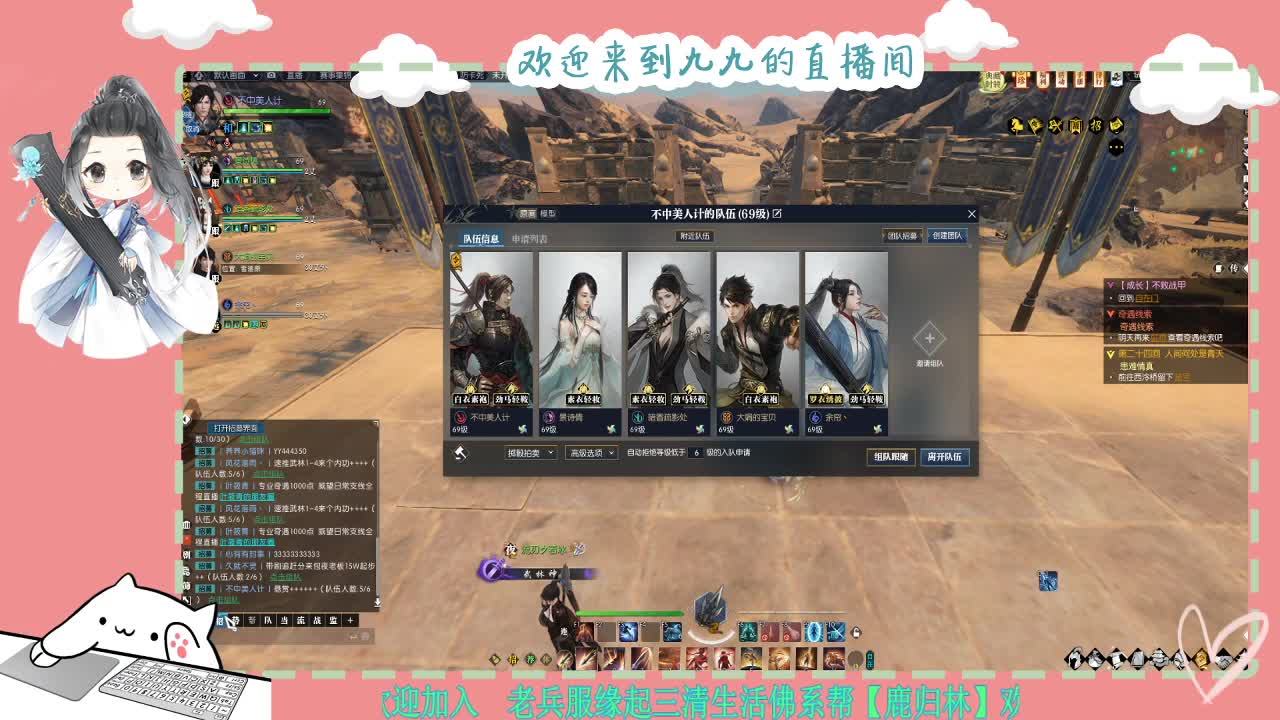1280x720 pixels.
Task: Switch to the 申请列表 tab
Action: (530, 236)
